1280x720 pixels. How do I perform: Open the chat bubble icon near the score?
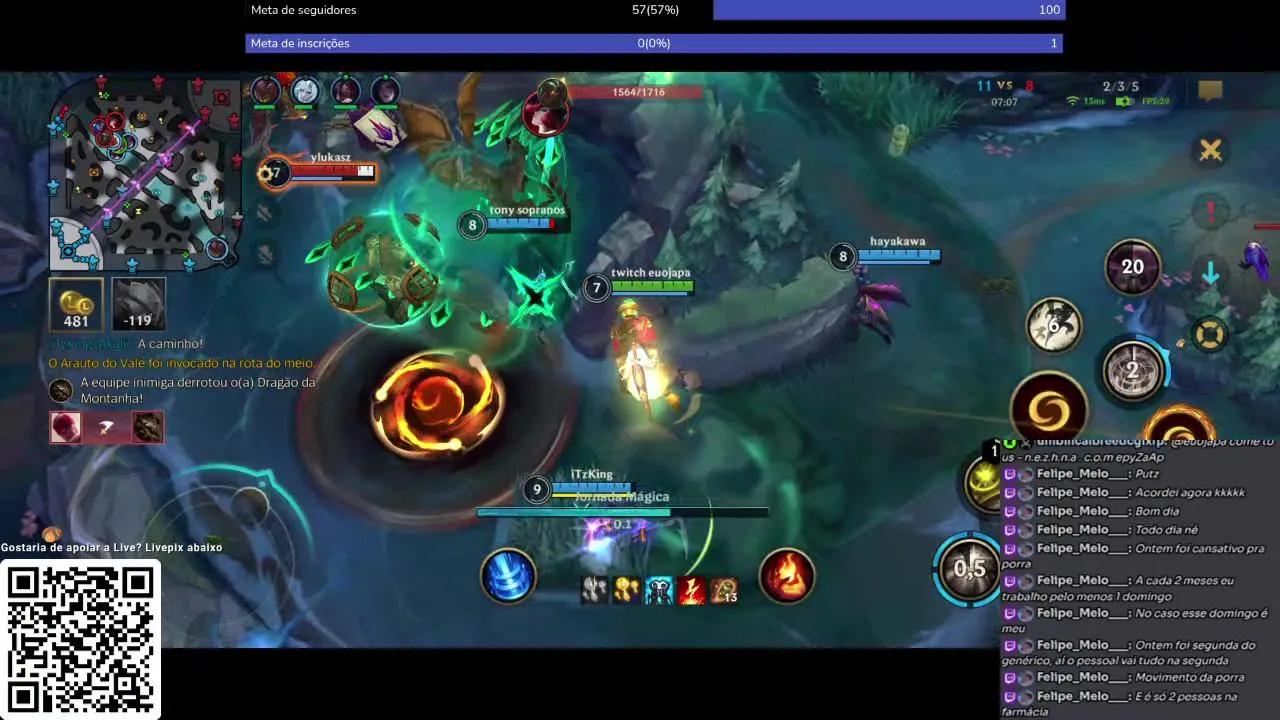(x=1210, y=90)
